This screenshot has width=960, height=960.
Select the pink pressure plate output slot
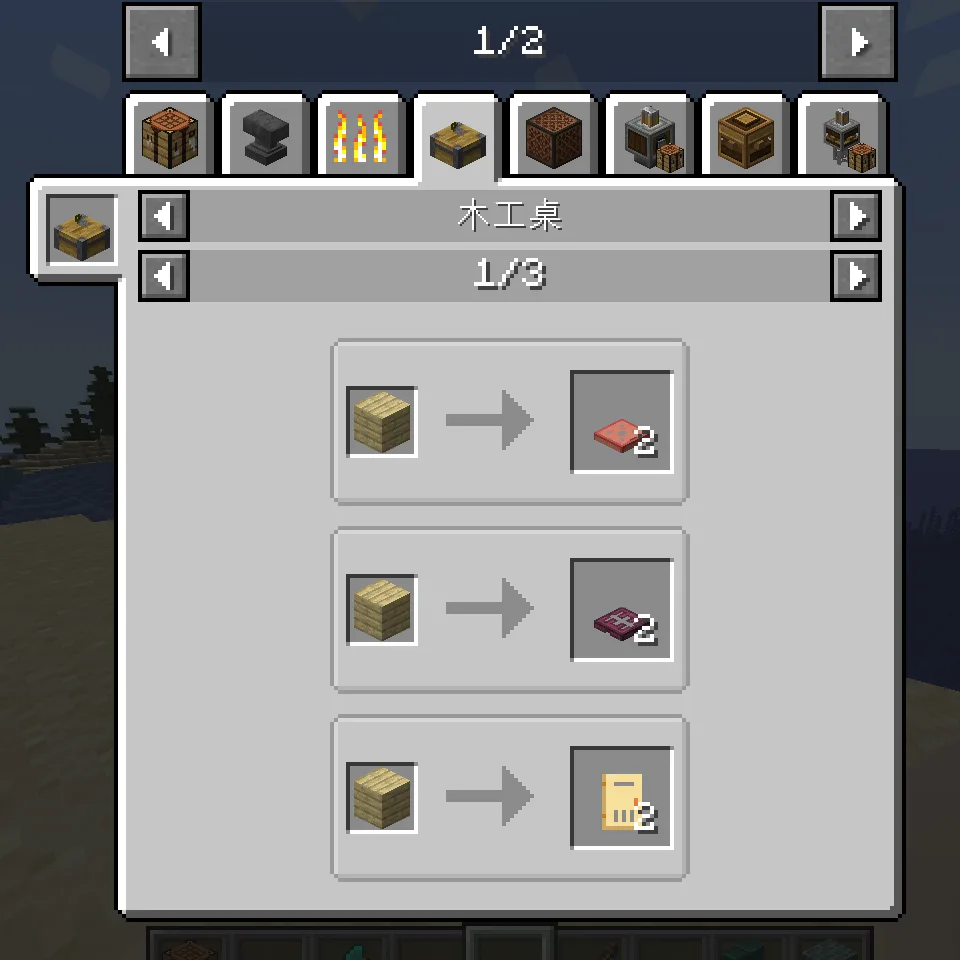pos(621,422)
